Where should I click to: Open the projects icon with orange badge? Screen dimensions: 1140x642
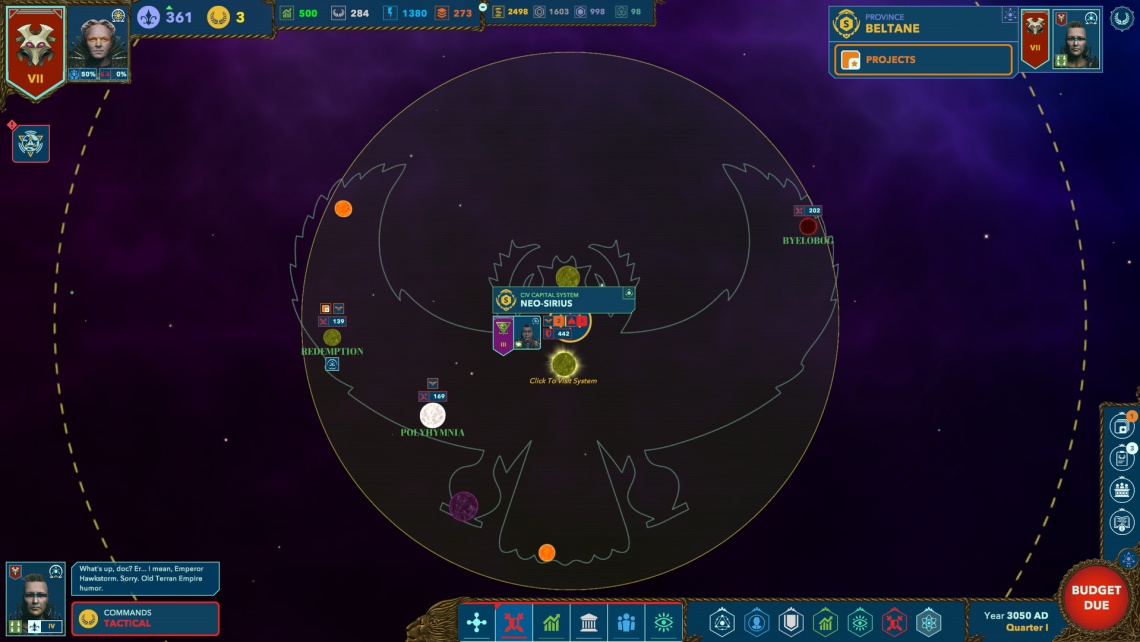(1122, 426)
